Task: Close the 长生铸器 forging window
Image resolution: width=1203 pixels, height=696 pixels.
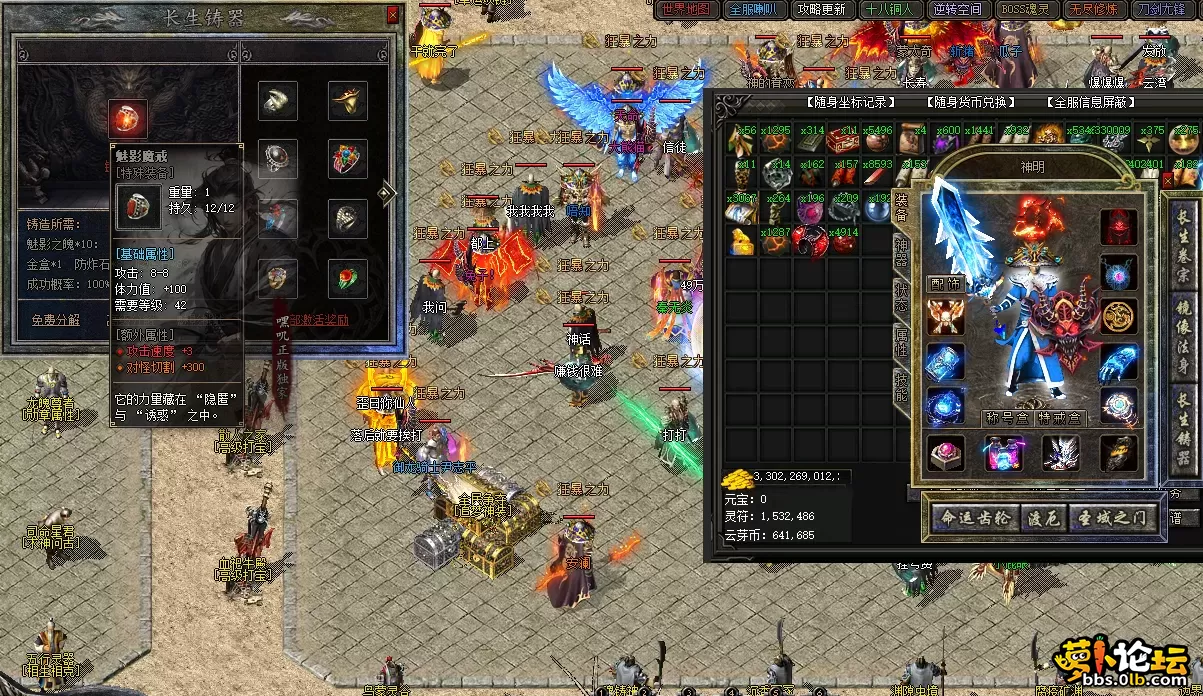Action: (392, 15)
